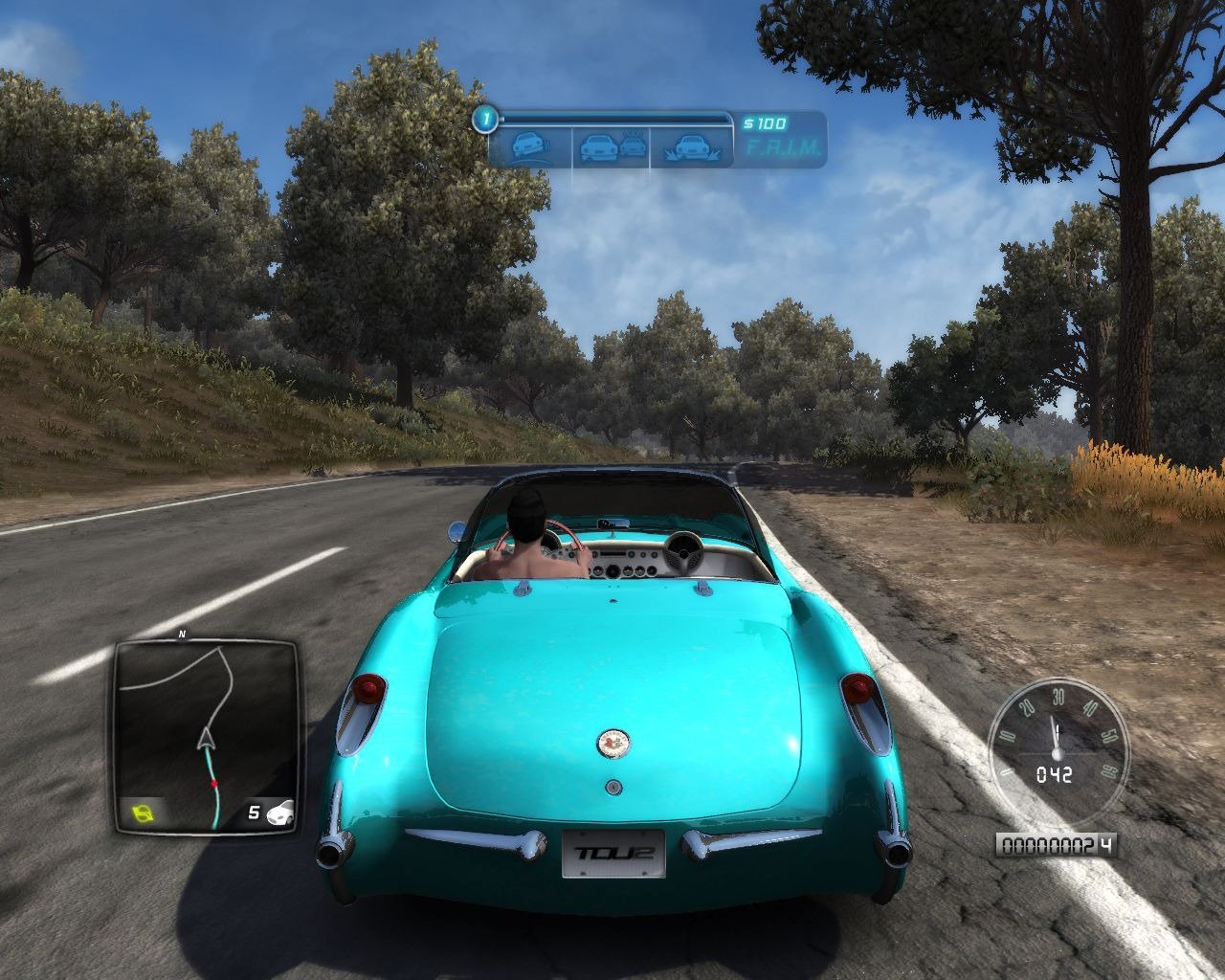Select the white car icon beside the 5
The width and height of the screenshot is (1225, 980).
[x=281, y=814]
